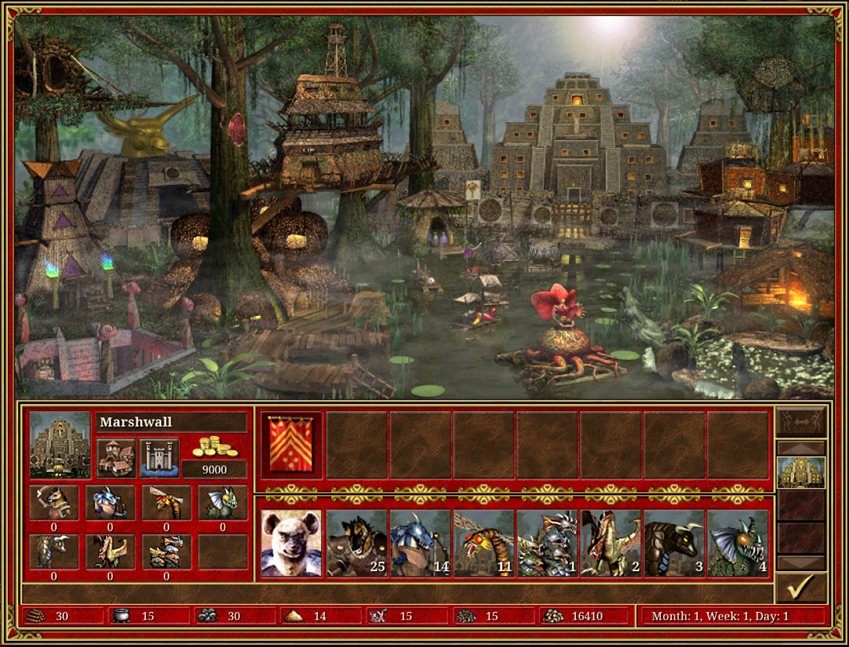Show gnoll growth in the dwelling panel
Screen dimensions: 849x647
tap(54, 502)
